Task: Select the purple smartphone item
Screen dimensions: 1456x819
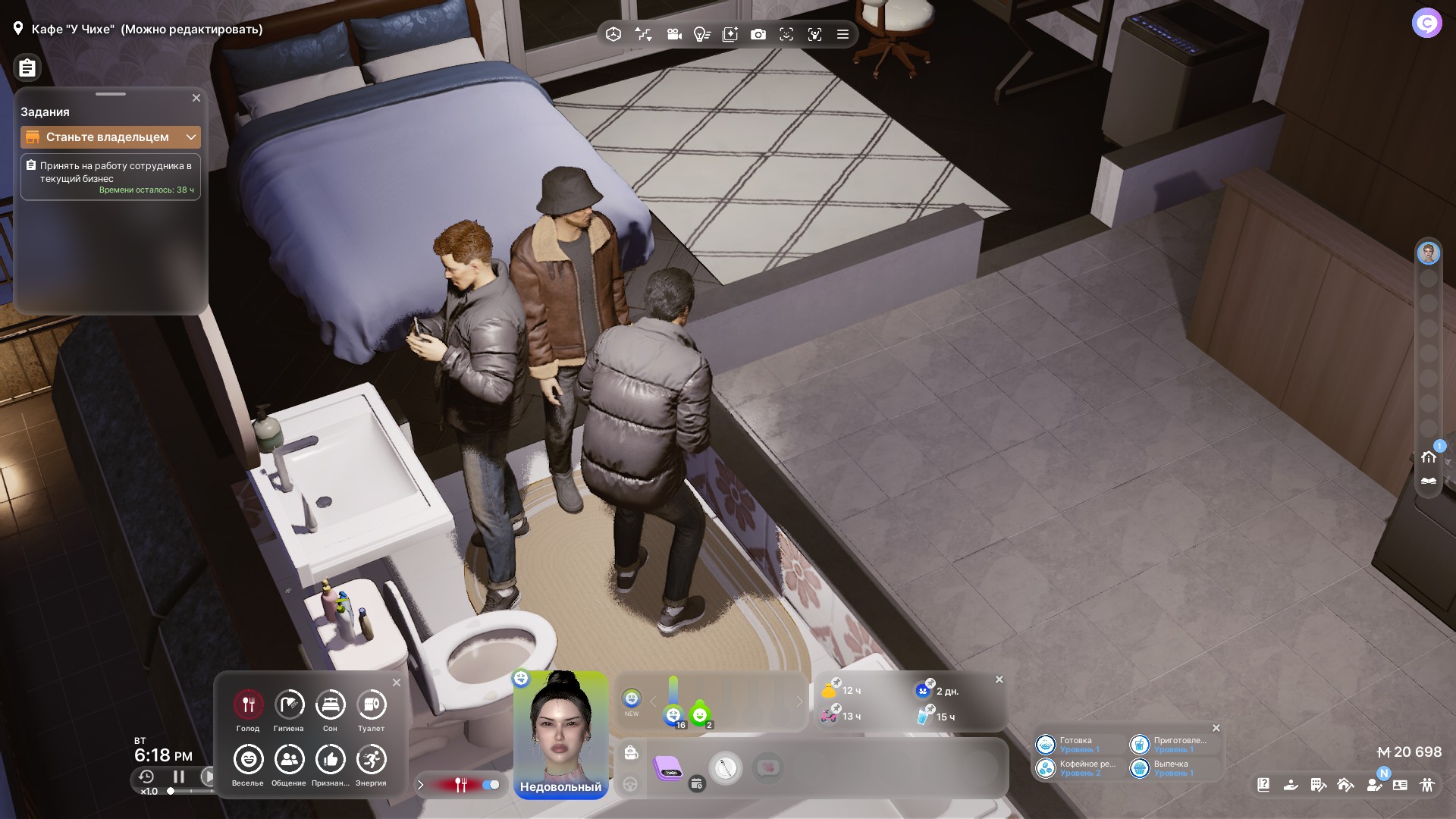Action: click(668, 767)
